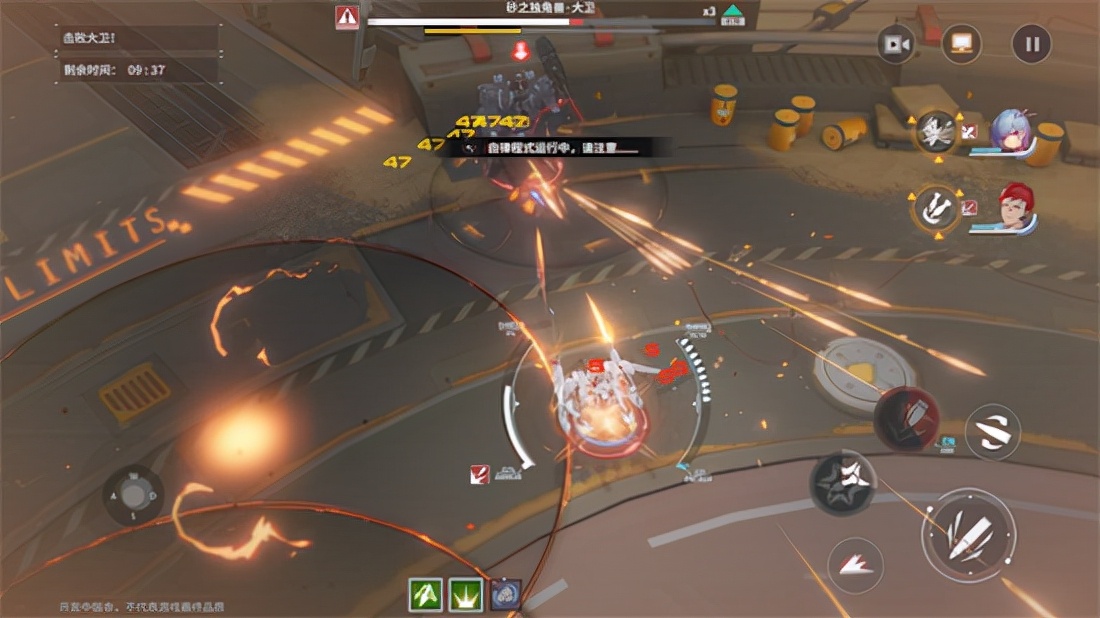Tap the red warning triangle beside boss bar

[x=347, y=17]
